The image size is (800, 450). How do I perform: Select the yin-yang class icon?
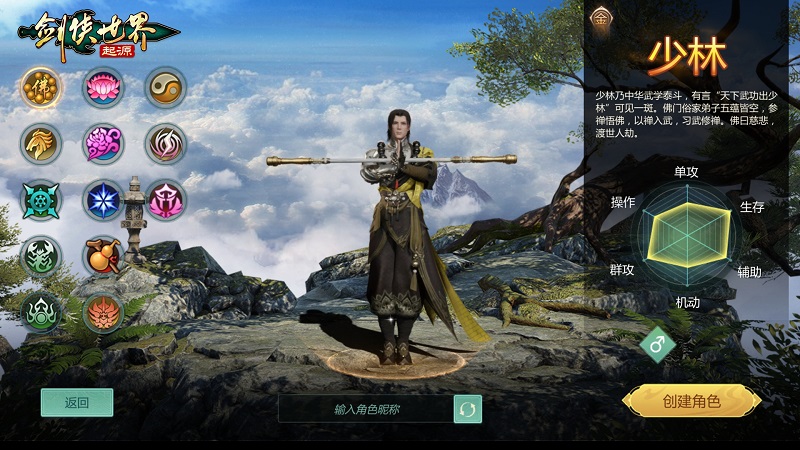[x=165, y=88]
